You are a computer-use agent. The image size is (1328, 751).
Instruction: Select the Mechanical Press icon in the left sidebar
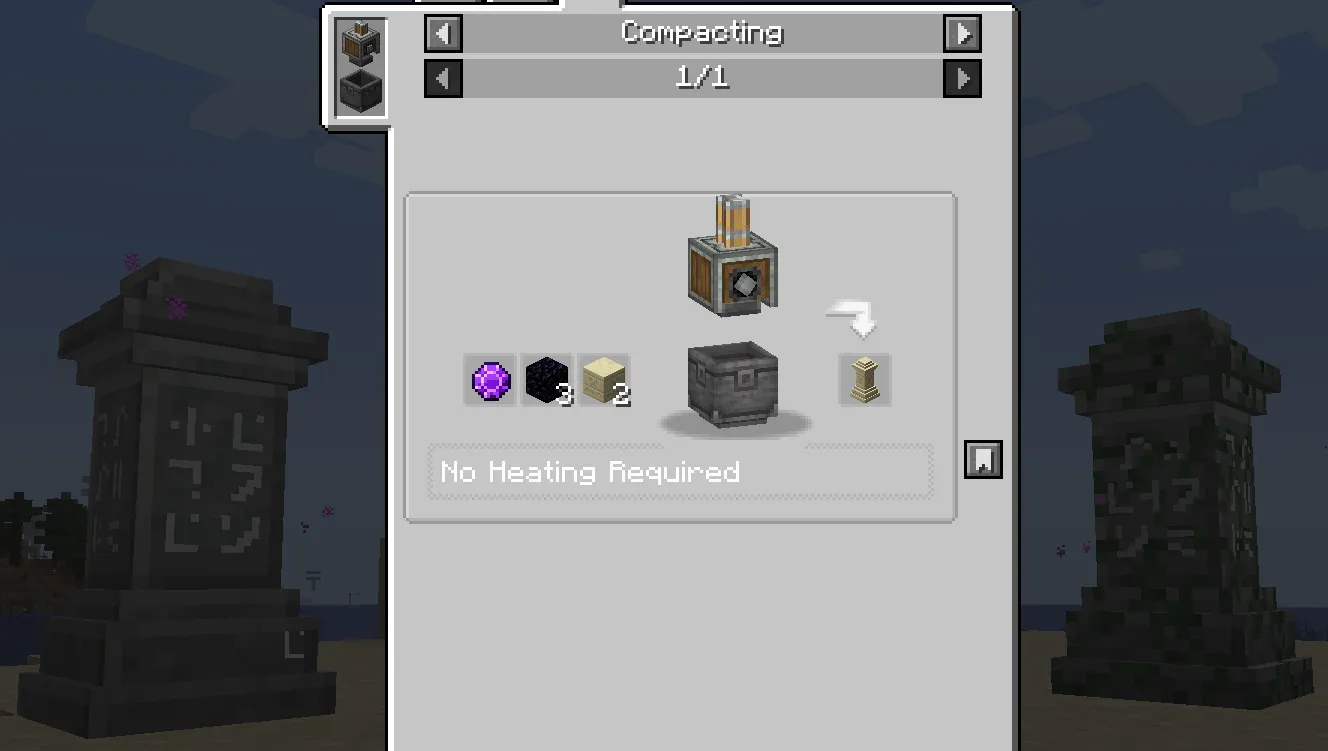[359, 40]
